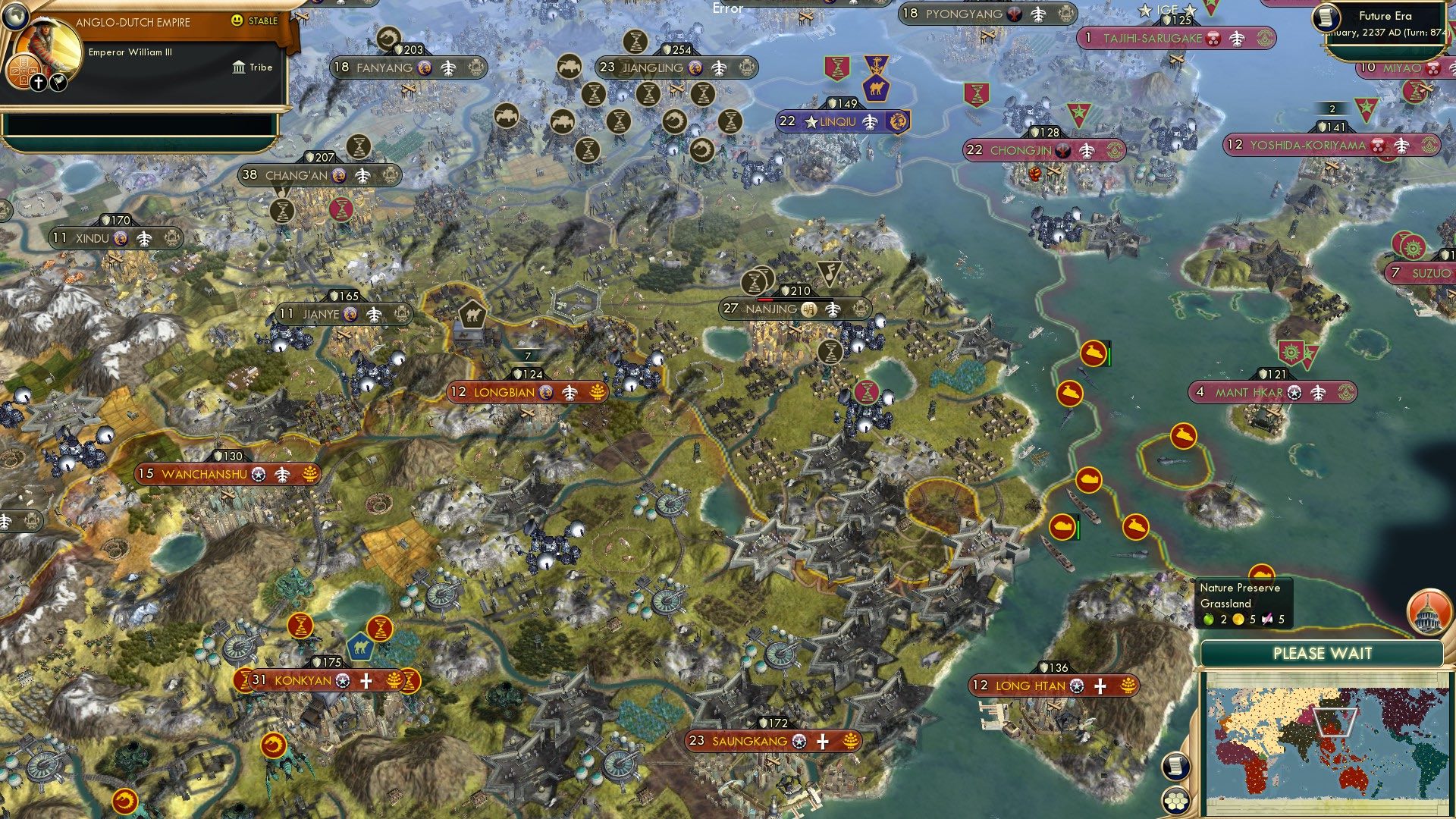Open the globe world view icon top-left

(15, 17)
